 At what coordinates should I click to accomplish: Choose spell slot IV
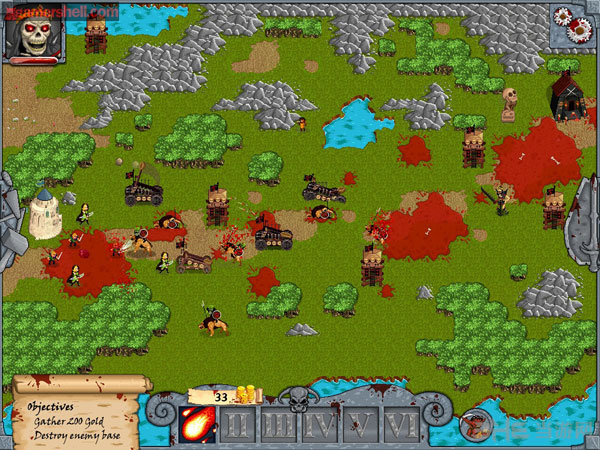[320, 425]
